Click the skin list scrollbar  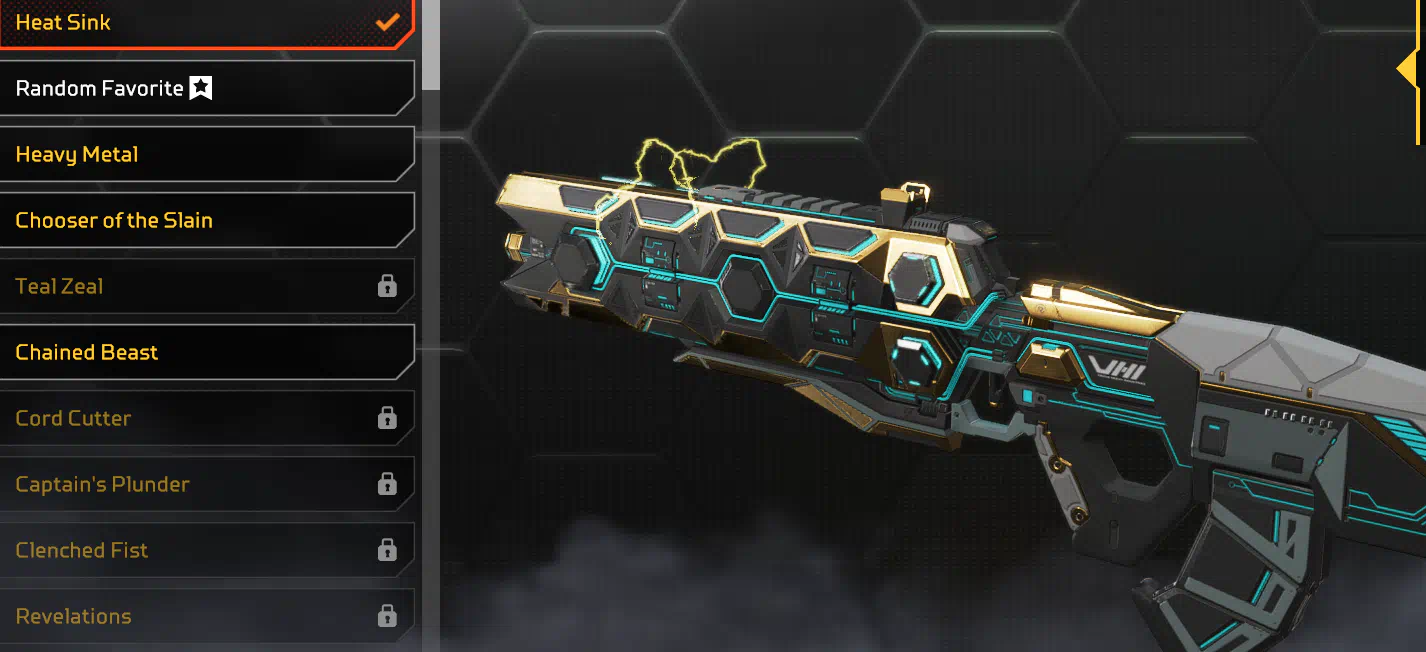tap(431, 45)
